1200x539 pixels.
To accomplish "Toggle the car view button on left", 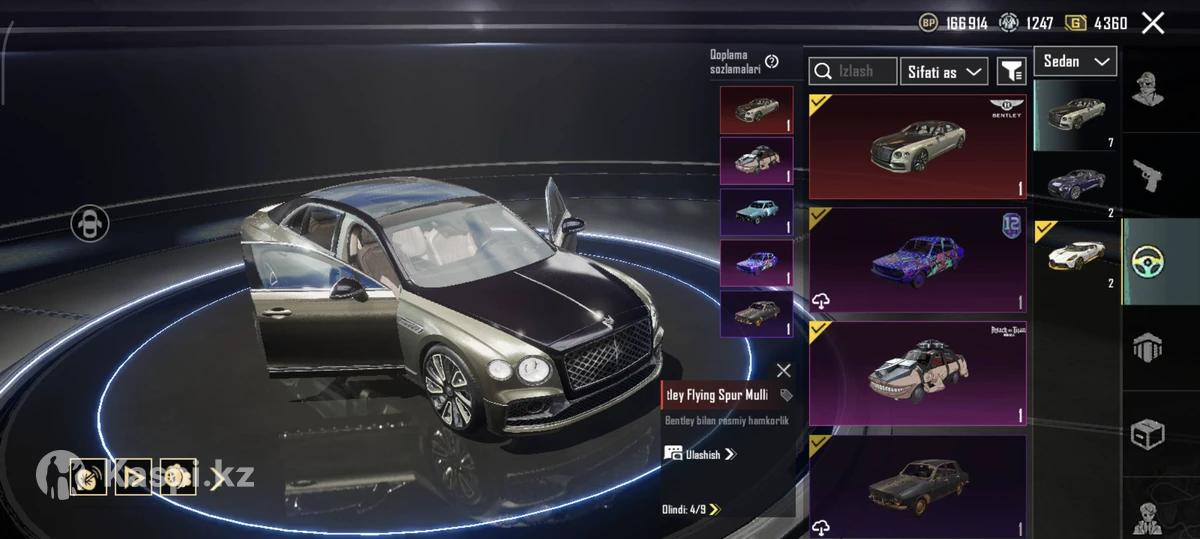I will pos(90,222).
